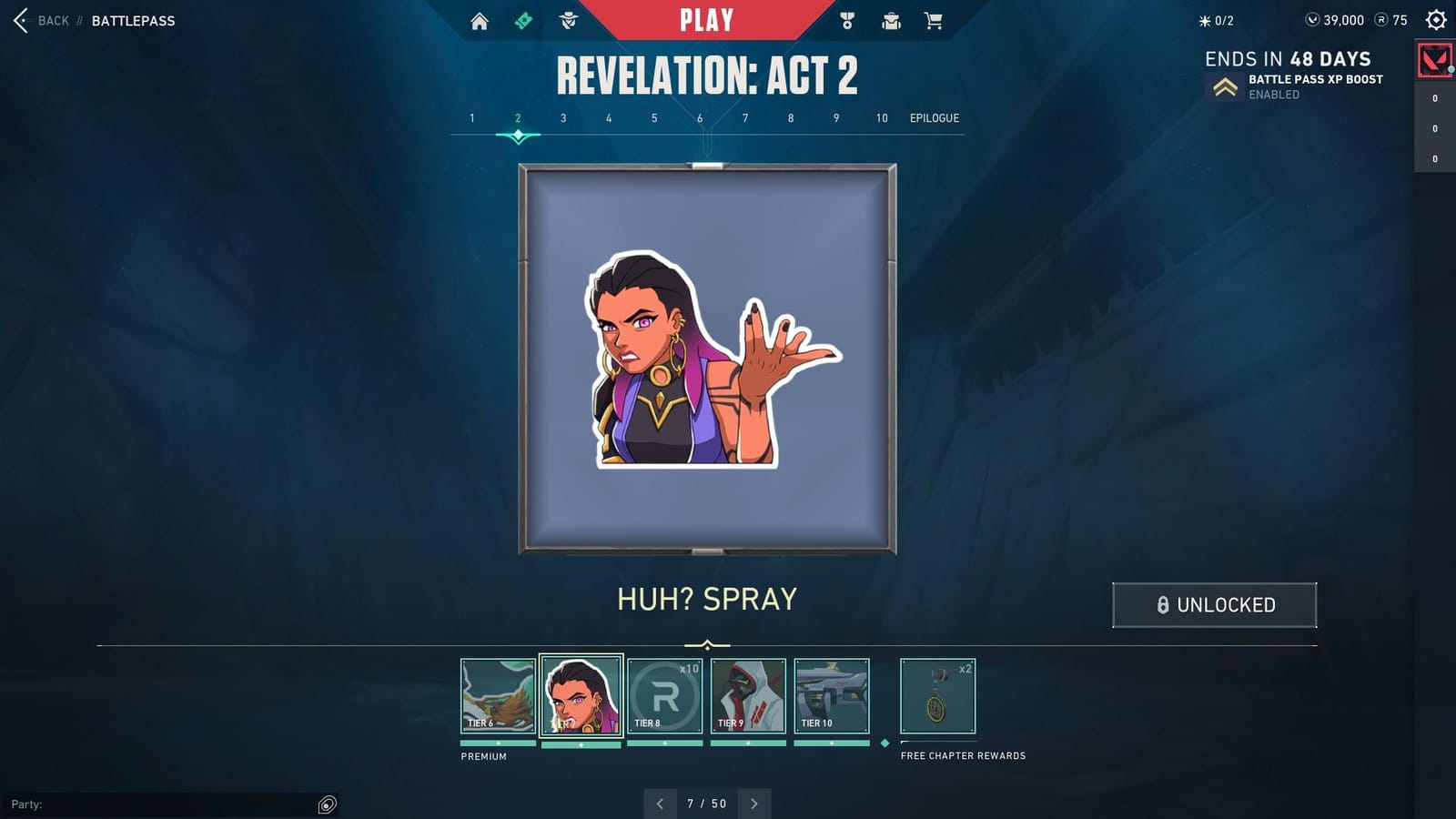Open chapter 10 of the battlepass
This screenshot has width=1456, height=819.
coord(880,117)
